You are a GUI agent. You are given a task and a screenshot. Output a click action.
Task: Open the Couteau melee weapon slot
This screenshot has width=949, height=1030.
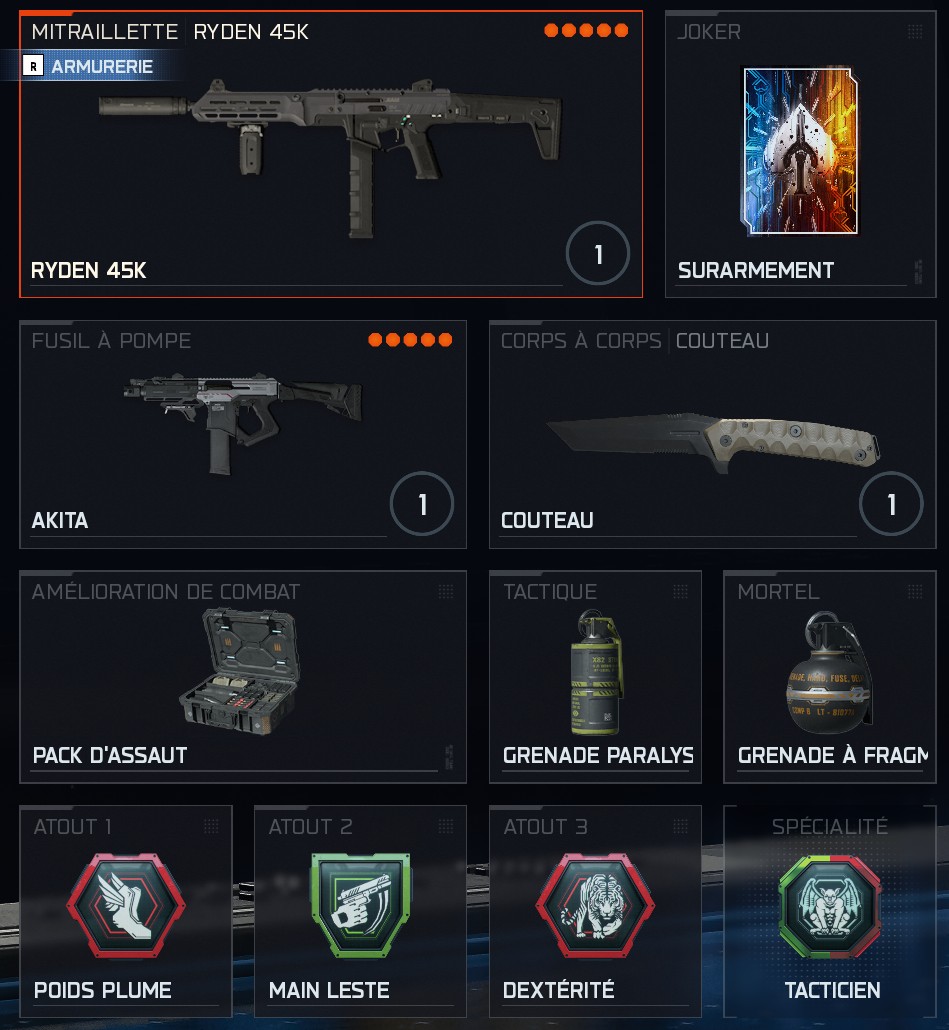[x=712, y=434]
